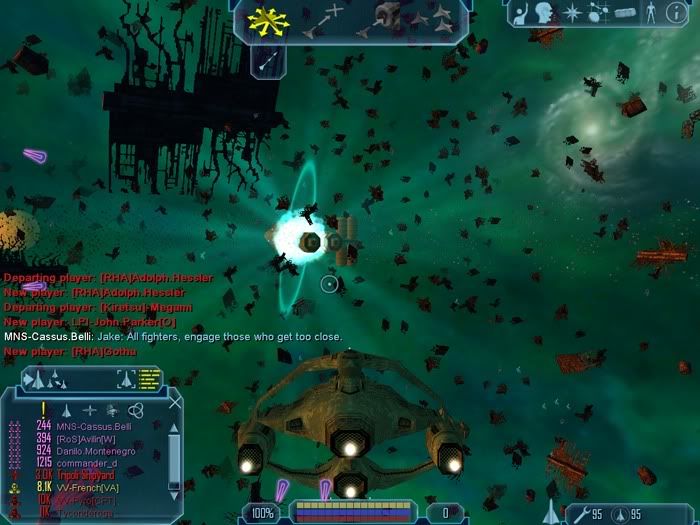Open the humanoid figure player status icon
The height and width of the screenshot is (525, 700).
651,14
